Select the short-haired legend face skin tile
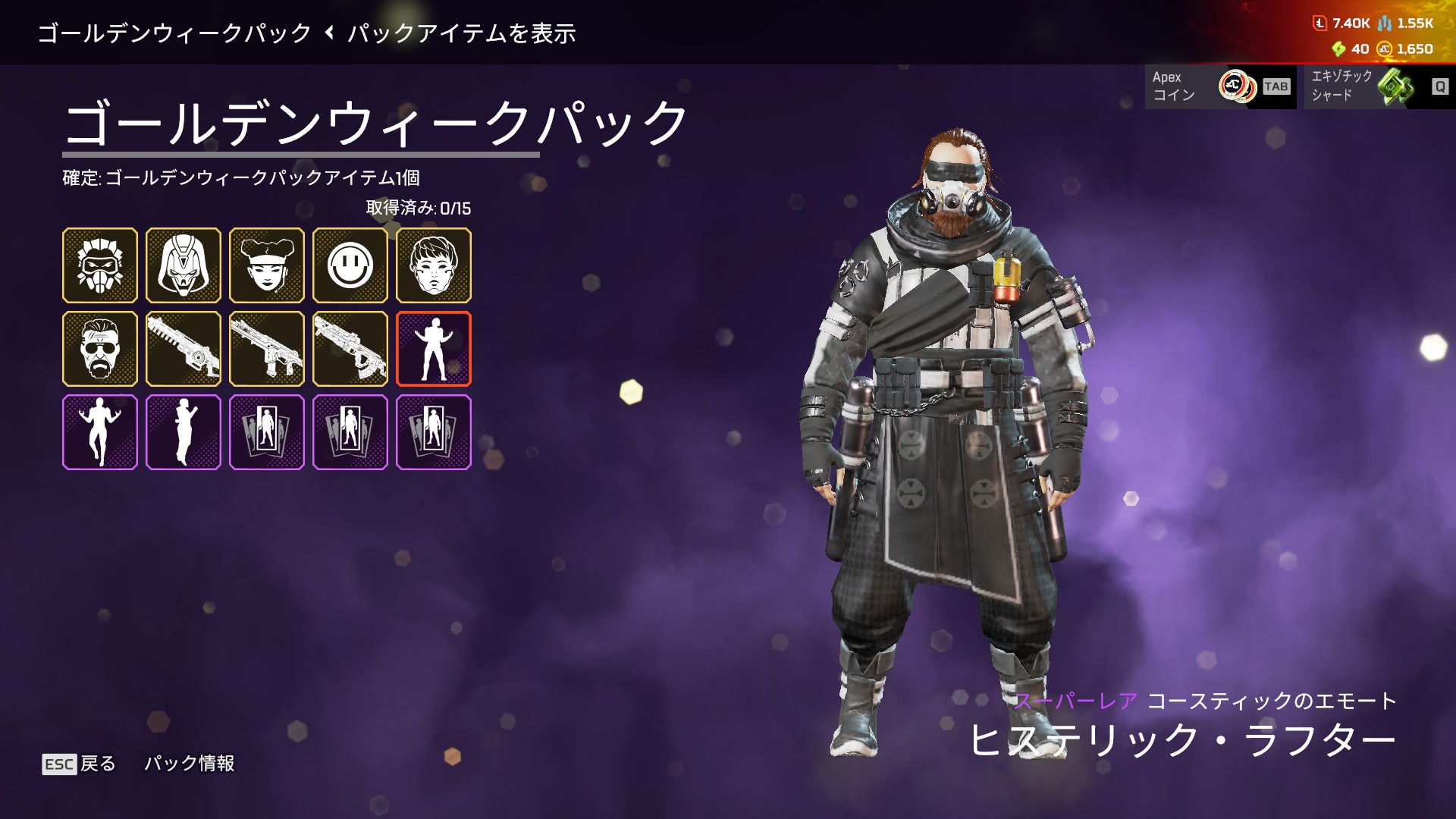The height and width of the screenshot is (819, 1456). 434,265
